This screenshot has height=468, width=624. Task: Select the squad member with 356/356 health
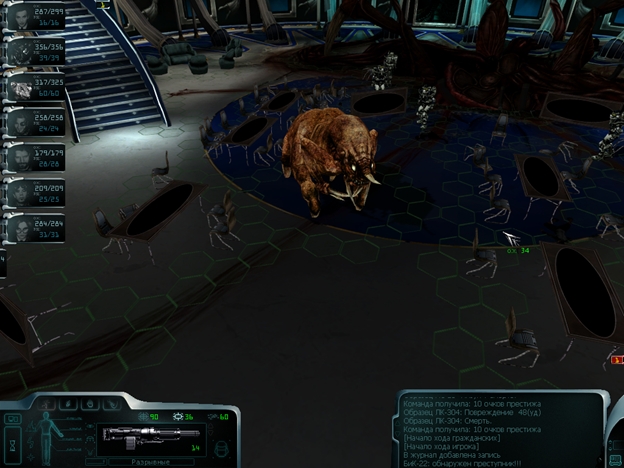tap(22, 52)
